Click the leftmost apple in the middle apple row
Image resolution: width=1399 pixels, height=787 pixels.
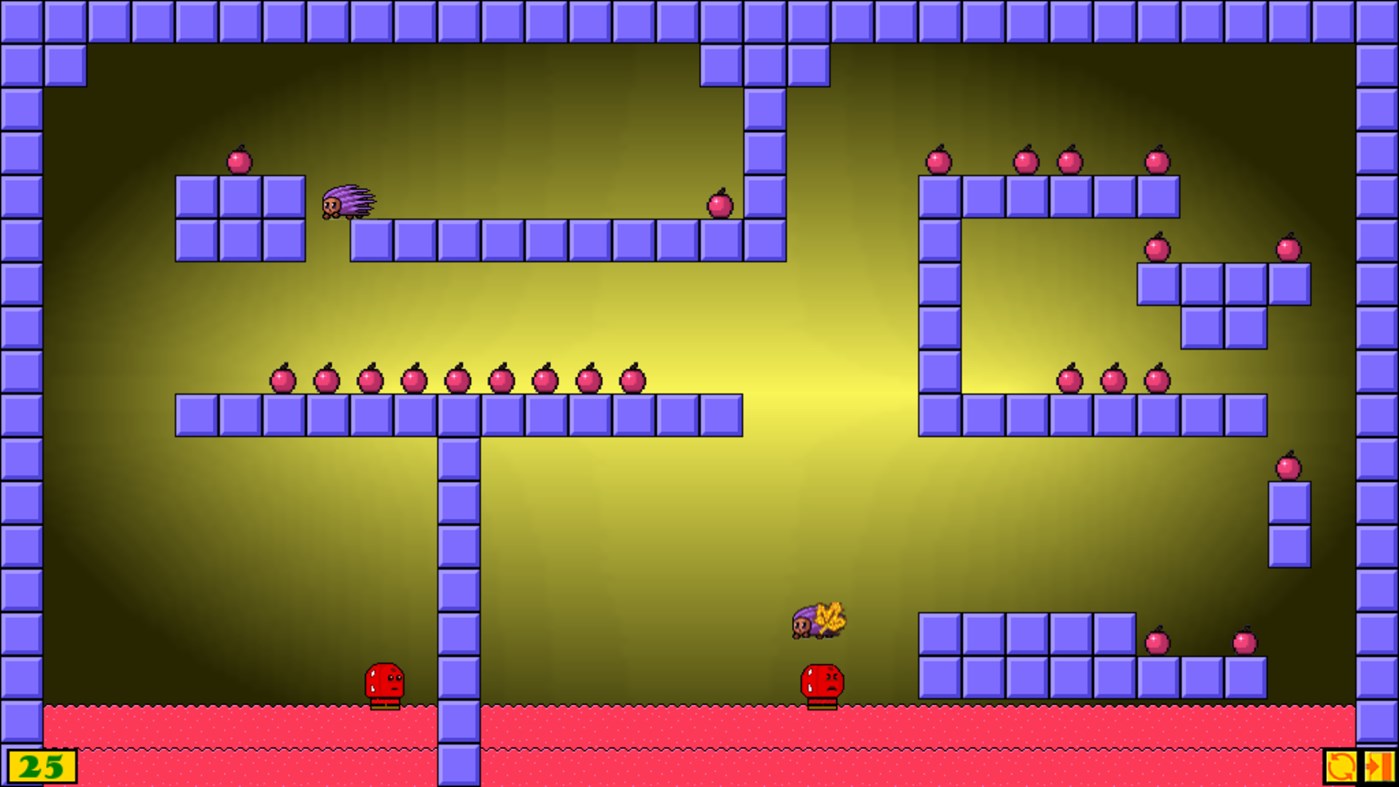(x=281, y=378)
